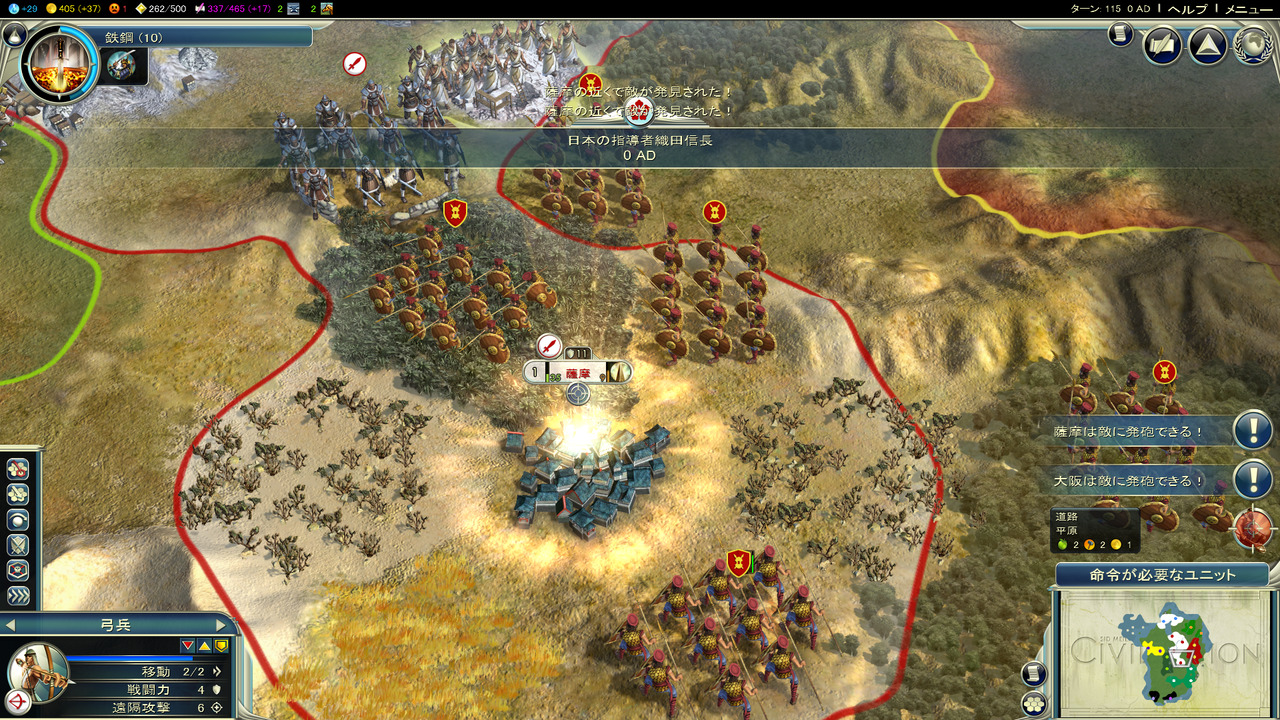The height and width of the screenshot is (720, 1280).
Task: Open the メニュー game menu
Action: coord(1249,8)
